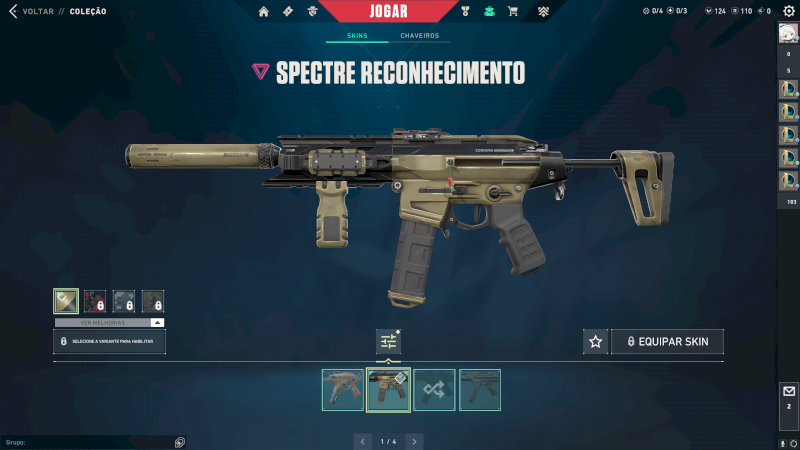Image resolution: width=800 pixels, height=450 pixels.
Task: Open the mail envelope notifications
Action: 788,391
